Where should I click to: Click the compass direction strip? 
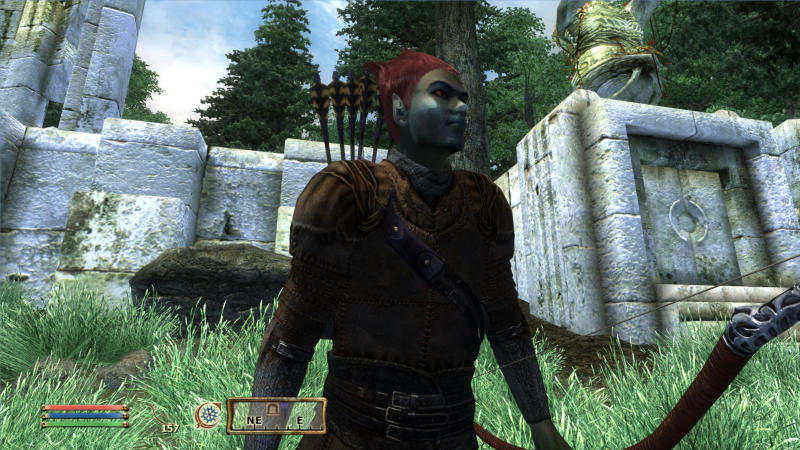click(276, 415)
